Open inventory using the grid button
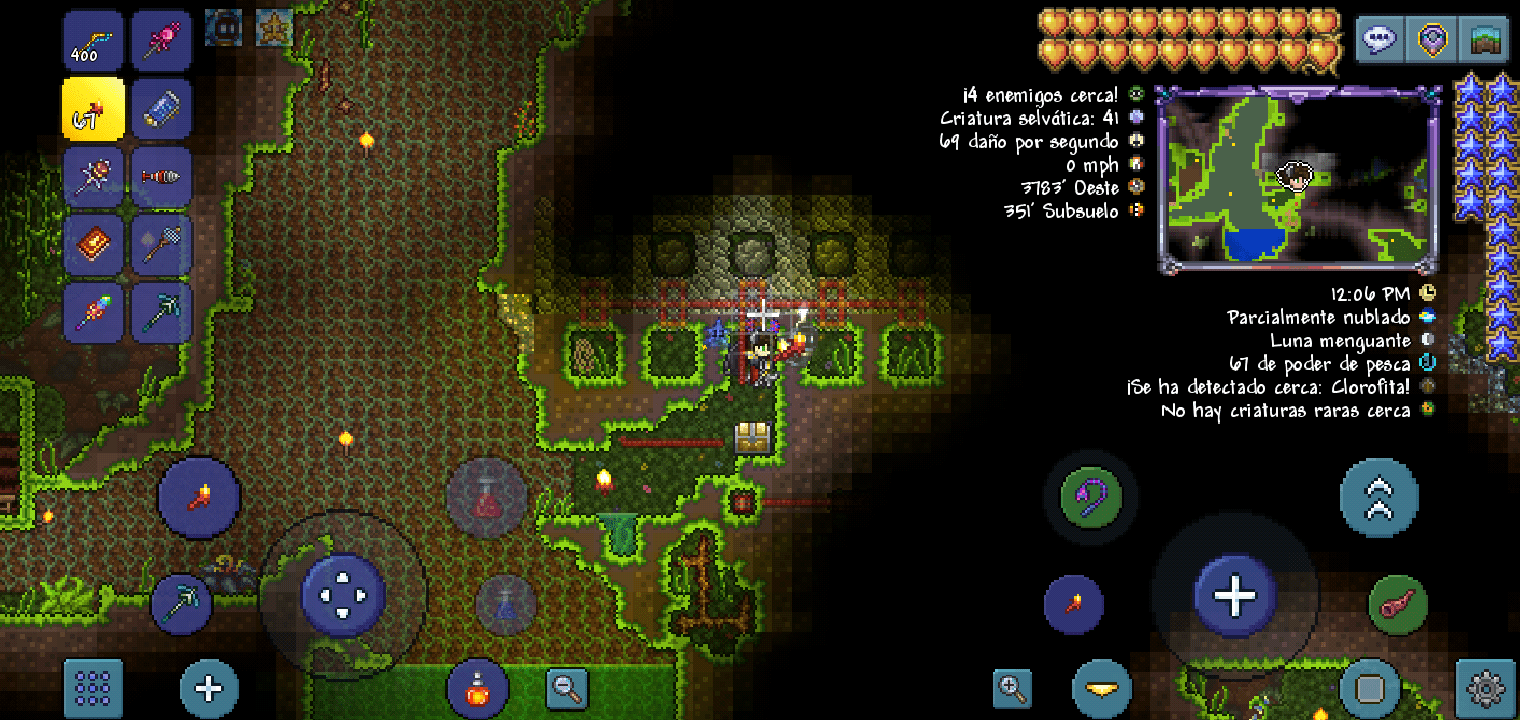The height and width of the screenshot is (720, 1520). [93, 688]
